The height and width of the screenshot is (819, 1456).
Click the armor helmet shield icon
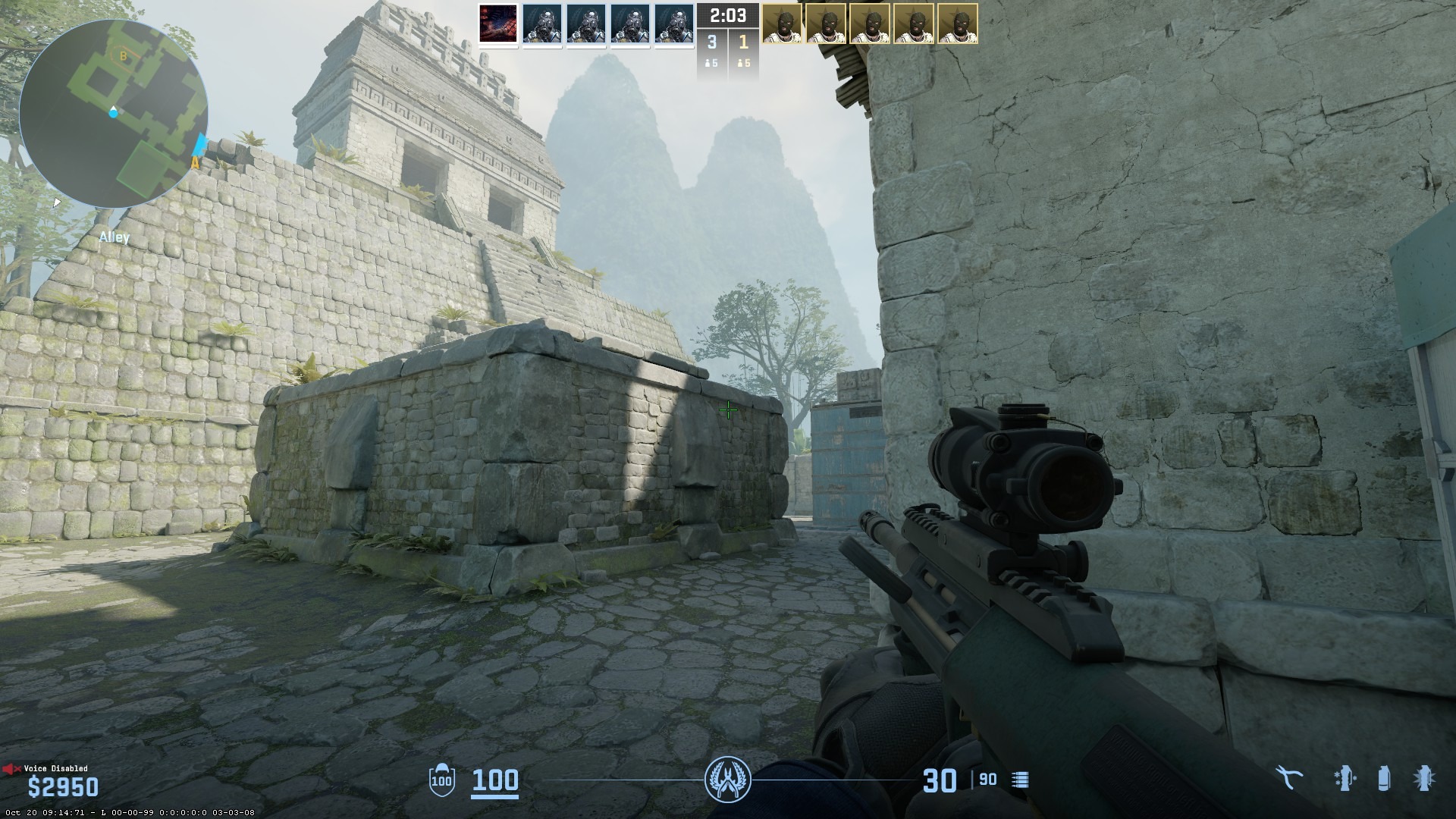tap(441, 779)
